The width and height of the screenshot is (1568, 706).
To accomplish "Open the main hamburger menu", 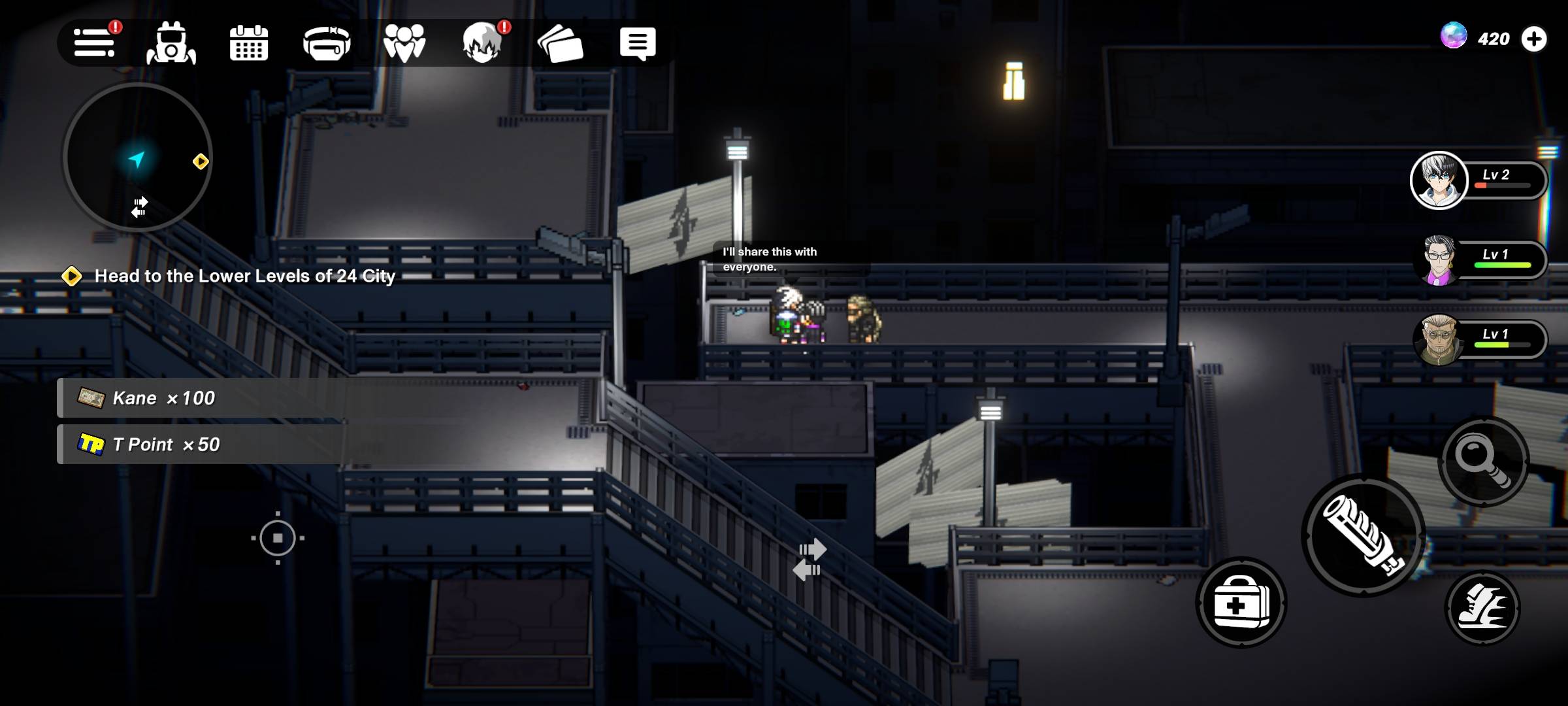I will (x=94, y=43).
